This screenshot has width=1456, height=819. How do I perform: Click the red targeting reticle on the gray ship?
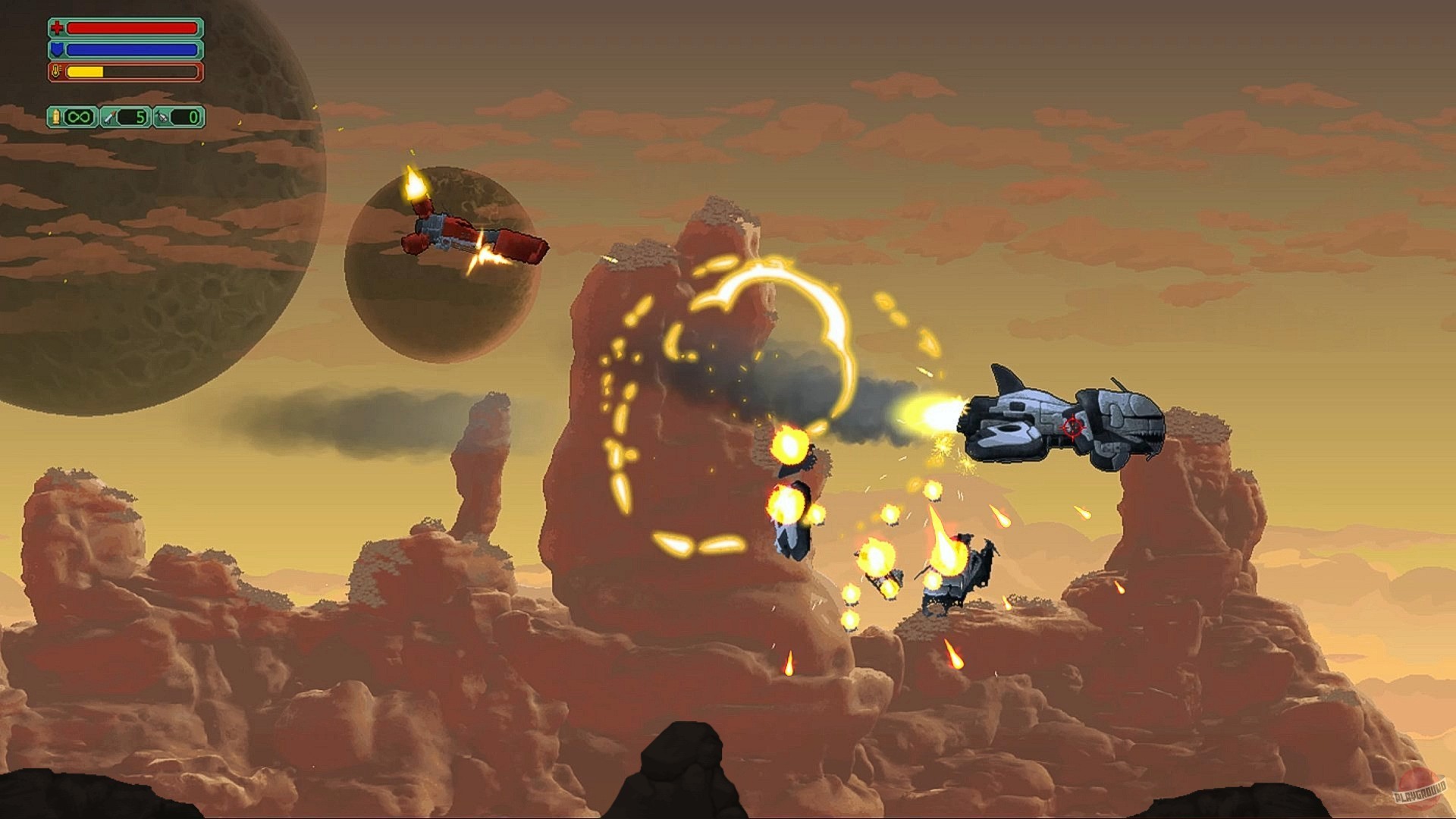(x=1072, y=425)
